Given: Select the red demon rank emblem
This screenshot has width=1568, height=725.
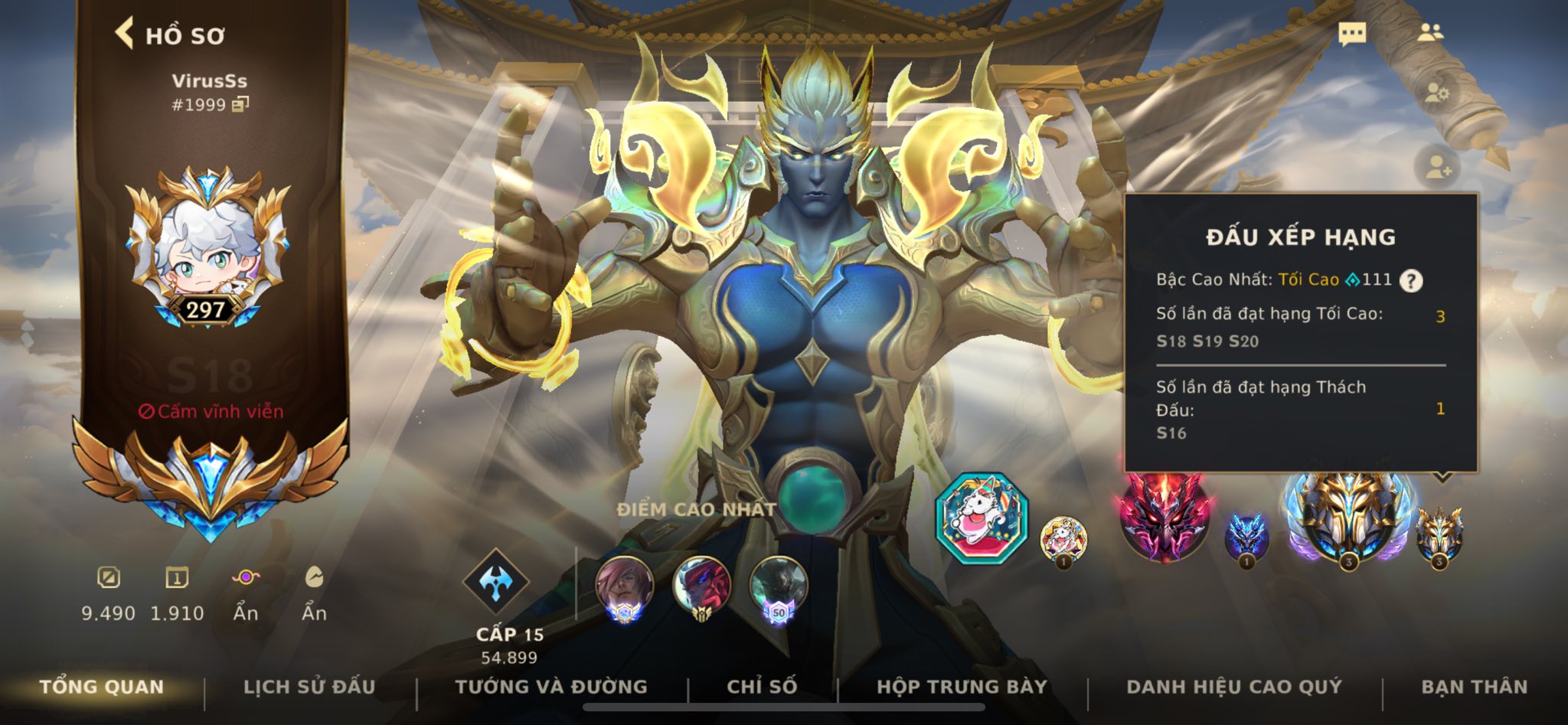Looking at the screenshot, I should pyautogui.click(x=1164, y=516).
